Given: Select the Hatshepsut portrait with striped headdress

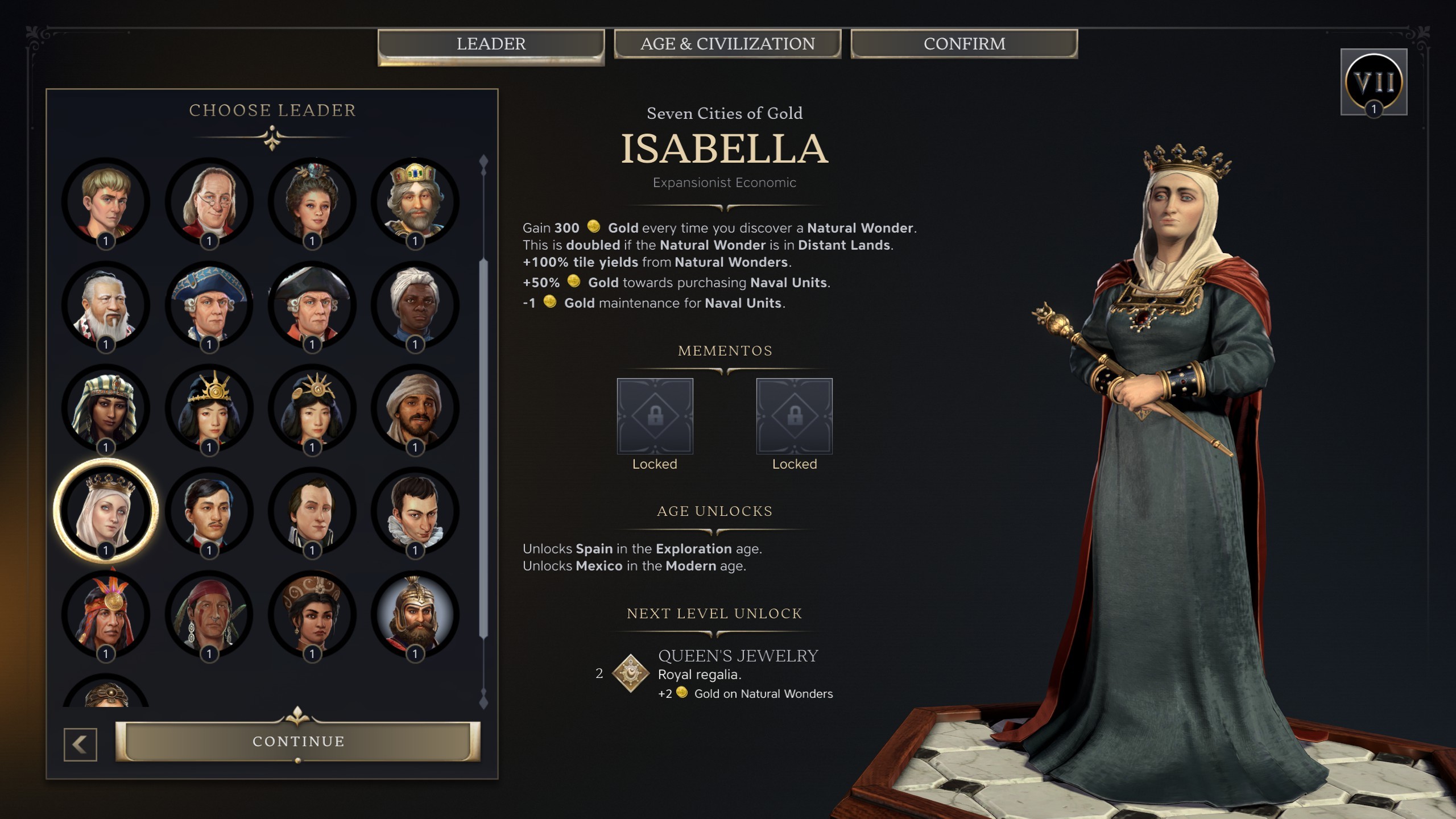Looking at the screenshot, I should (106, 408).
